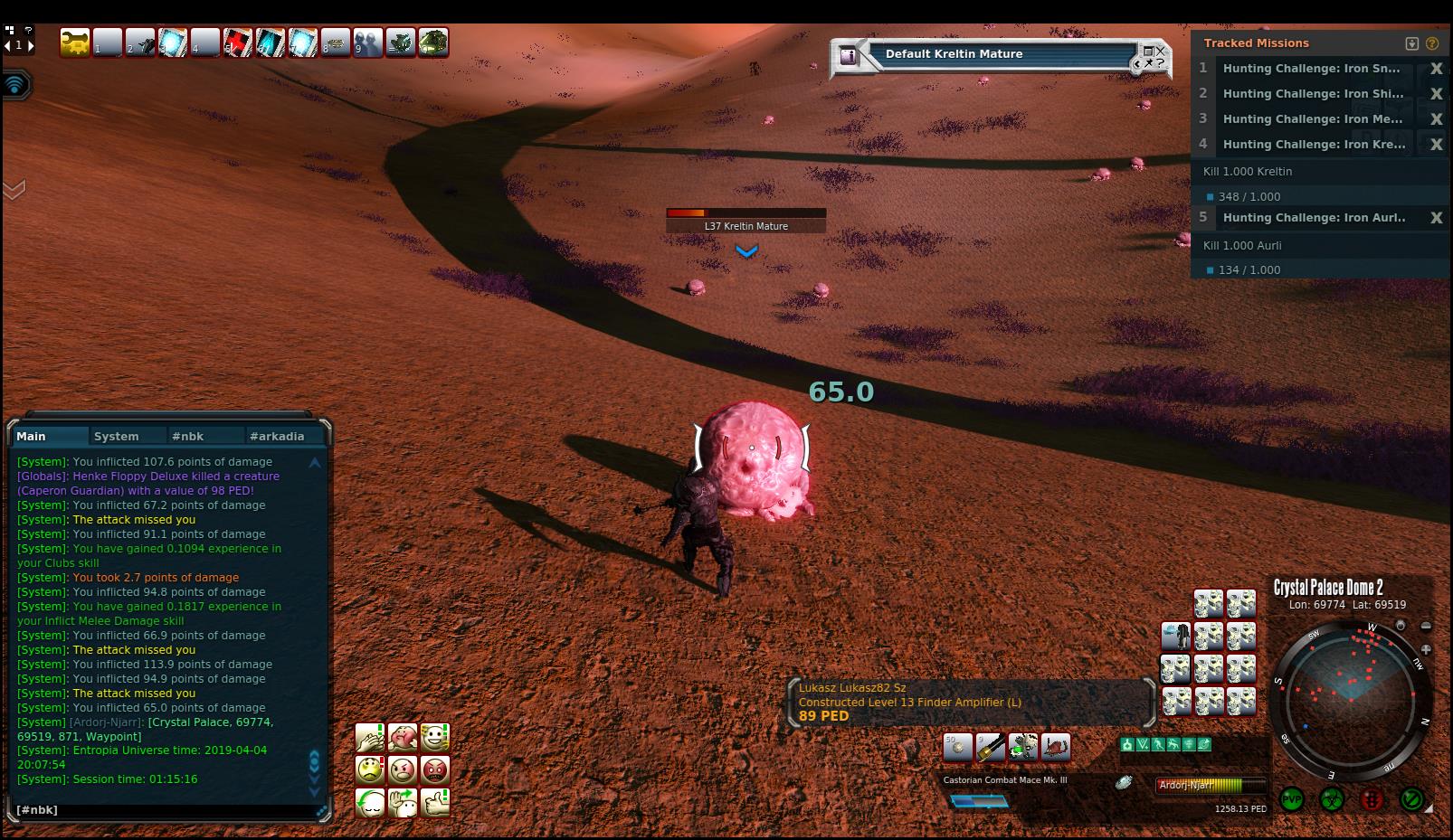Toggle the green PVP status icon
Screen dimensions: 1453x840
1292,800
